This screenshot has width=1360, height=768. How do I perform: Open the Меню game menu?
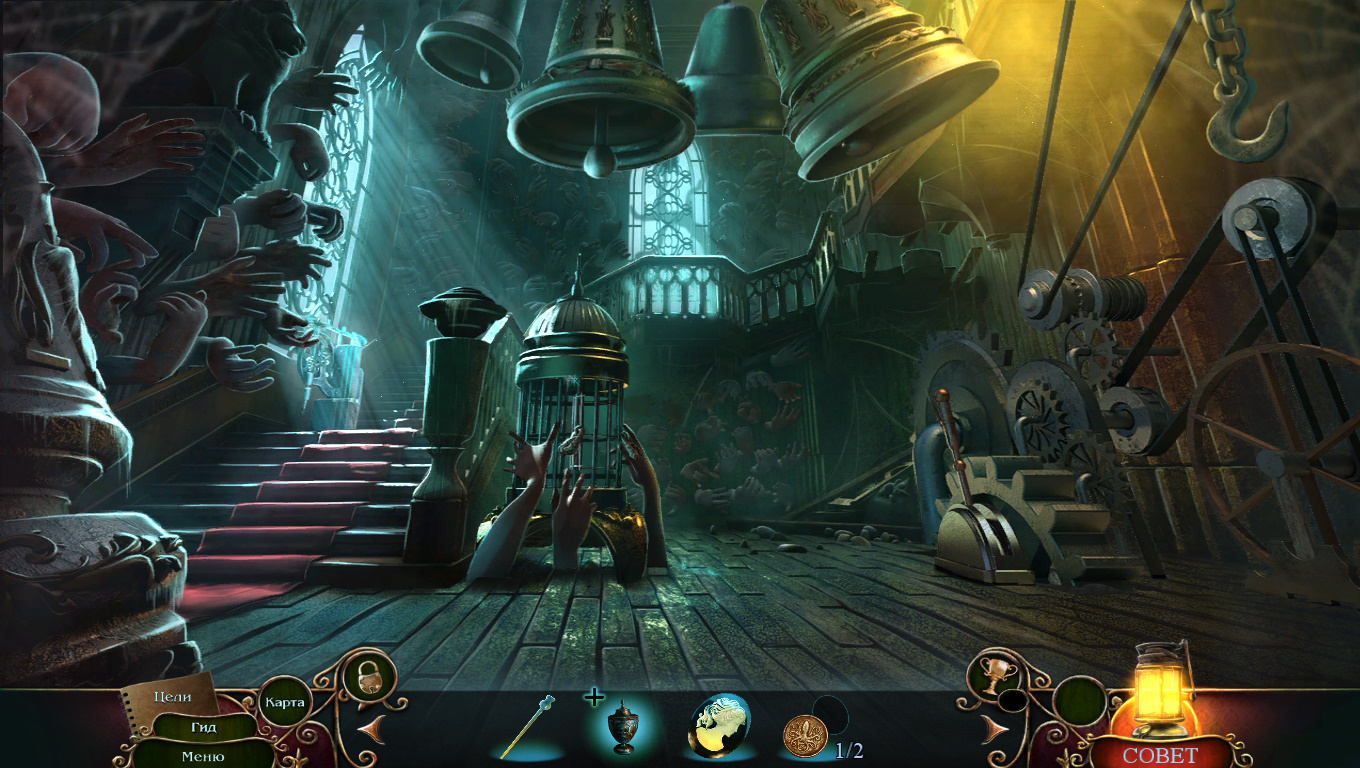click(x=203, y=756)
